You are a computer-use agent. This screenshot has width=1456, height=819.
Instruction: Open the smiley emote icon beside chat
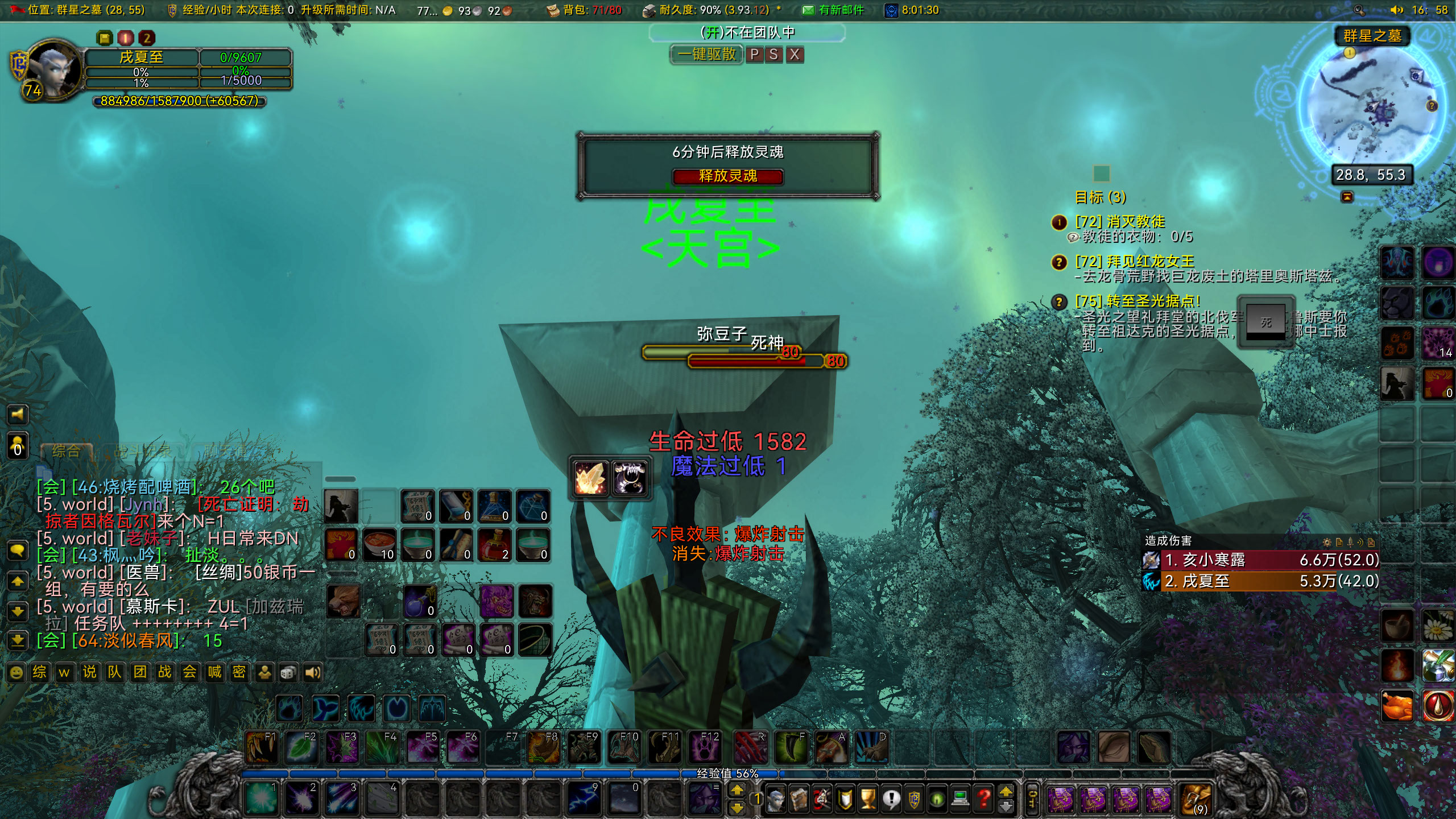[x=16, y=673]
